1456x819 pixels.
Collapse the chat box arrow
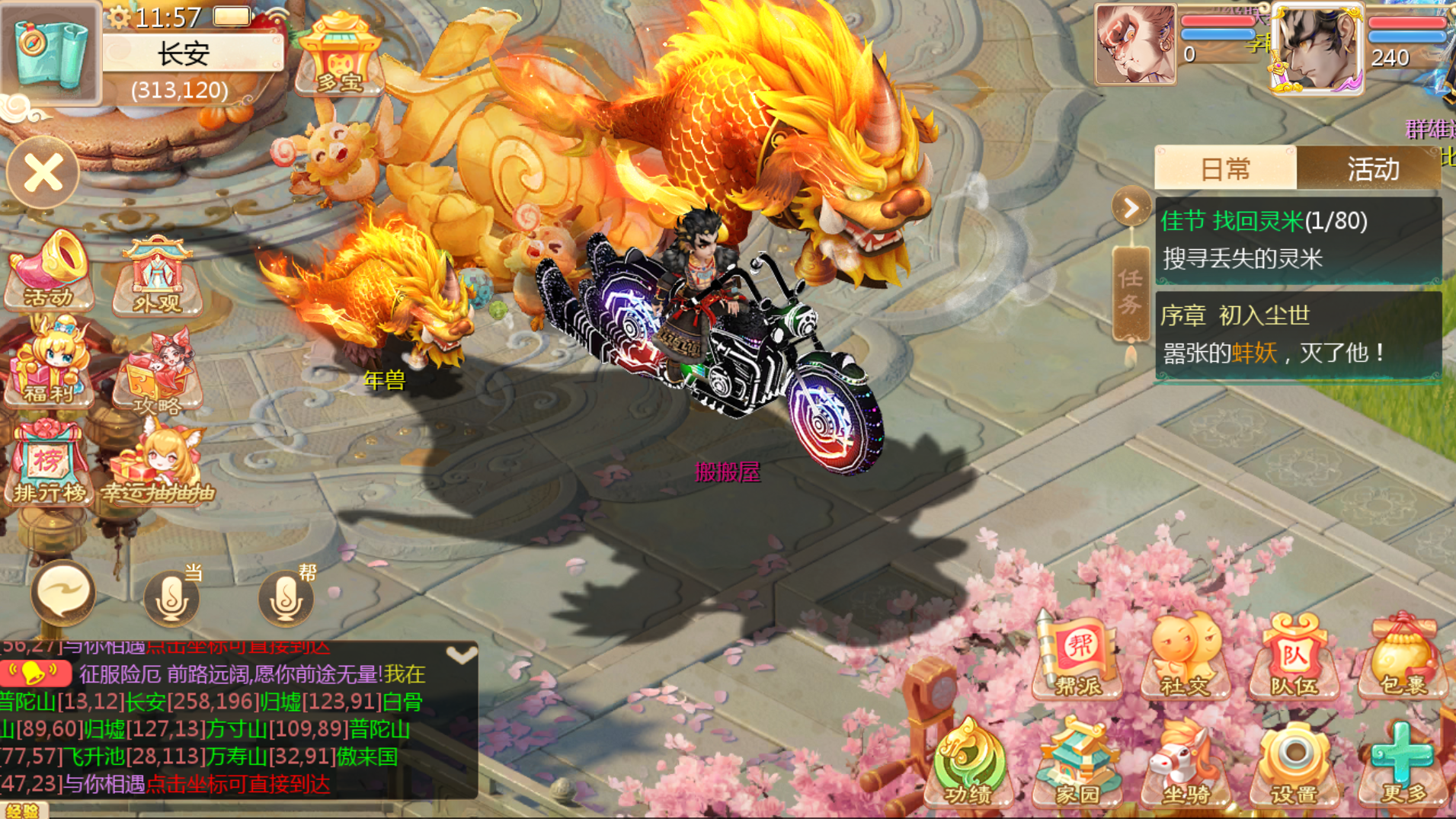(461, 655)
